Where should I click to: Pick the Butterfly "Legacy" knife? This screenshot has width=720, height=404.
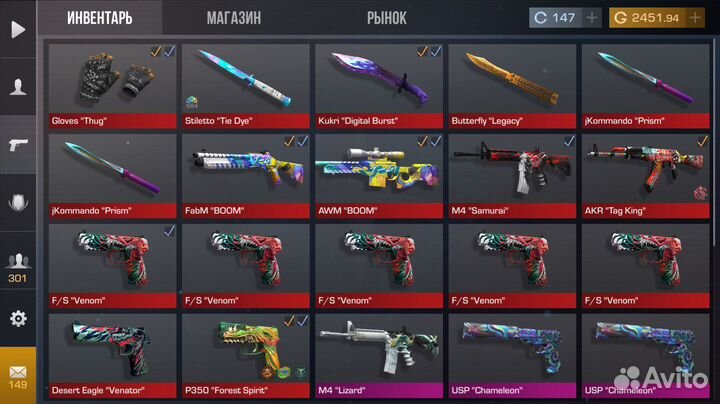(511, 83)
